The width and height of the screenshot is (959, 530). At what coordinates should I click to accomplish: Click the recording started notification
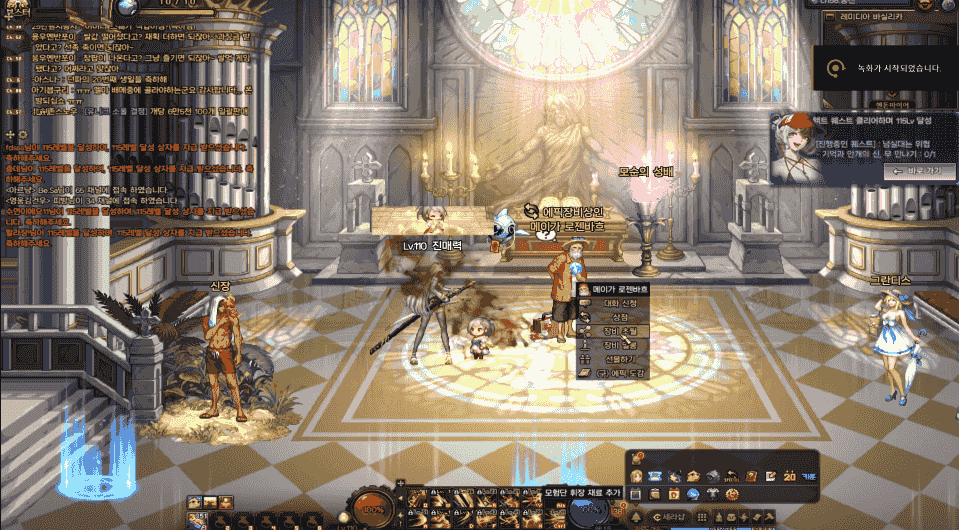[x=885, y=69]
